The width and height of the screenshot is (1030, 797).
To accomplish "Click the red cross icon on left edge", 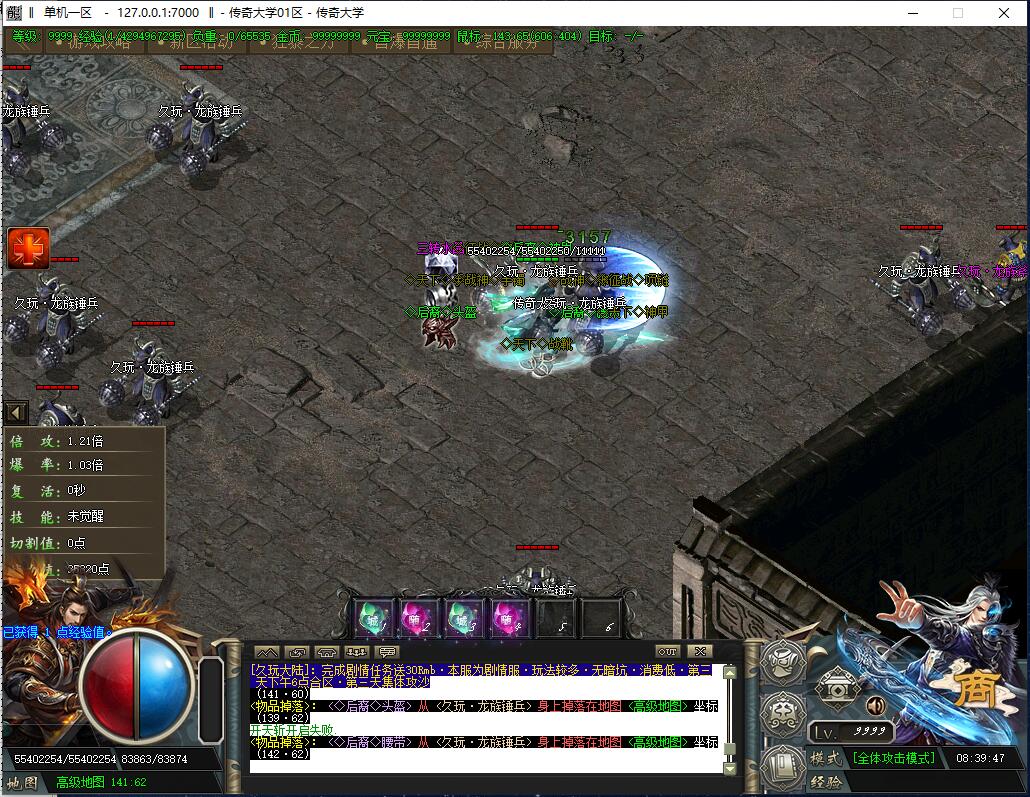I will pyautogui.click(x=28, y=248).
